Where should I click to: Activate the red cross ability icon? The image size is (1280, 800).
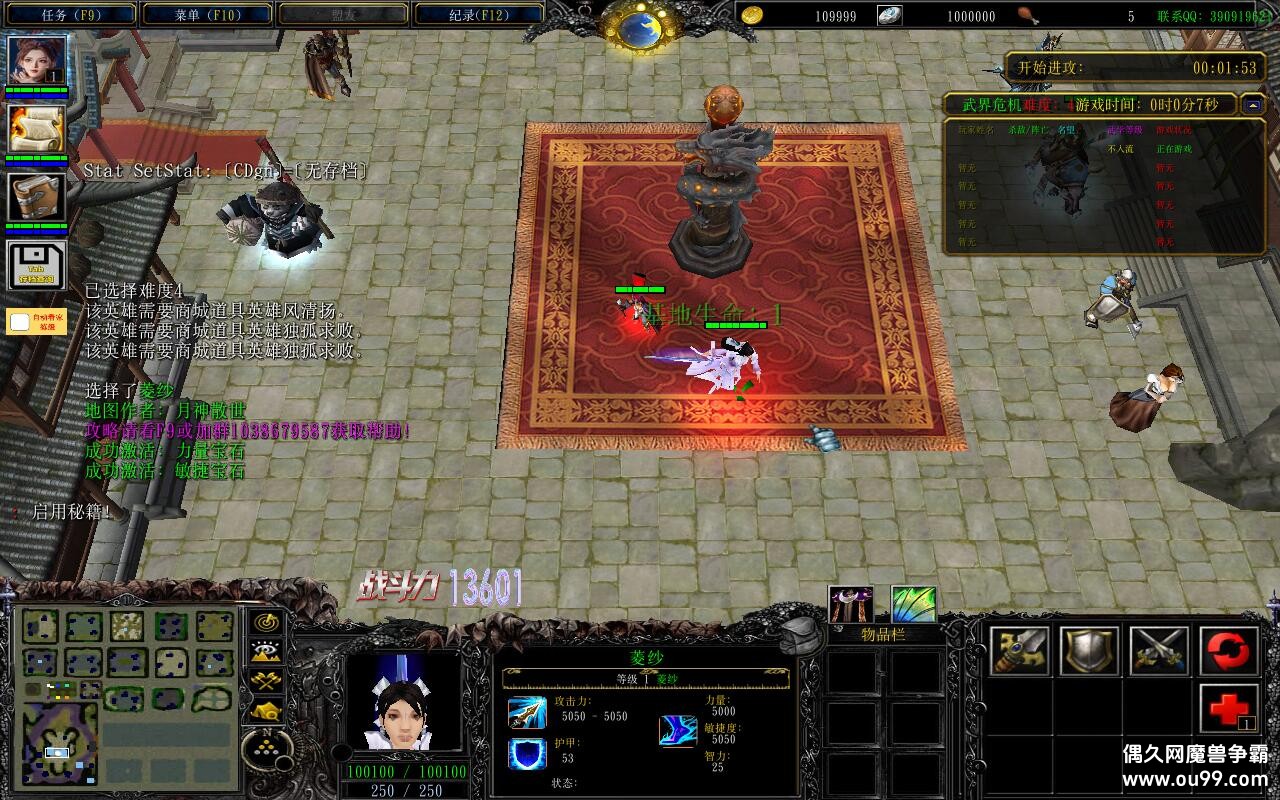1229,709
